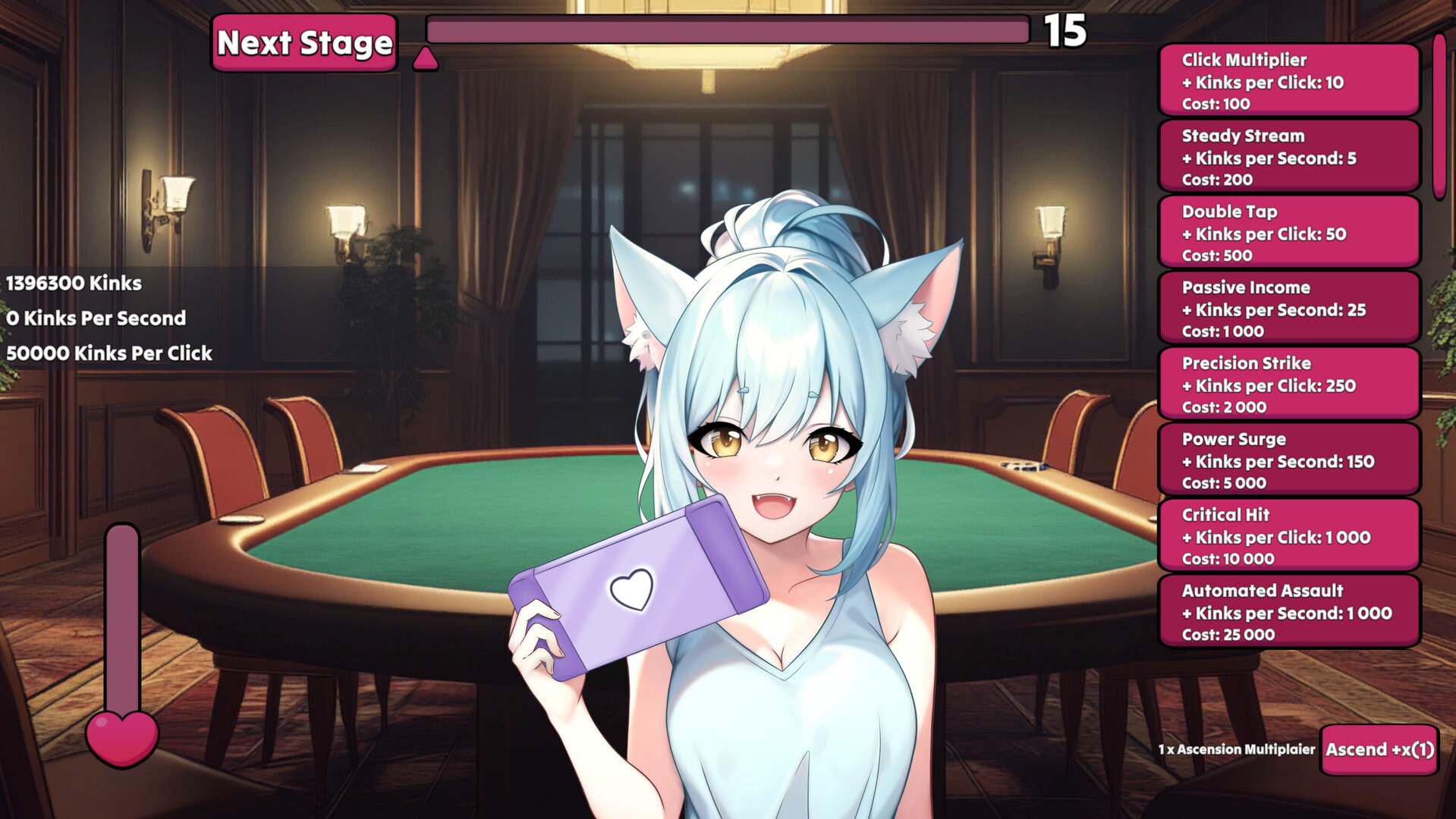Click the 1396300 Kinks counter

[x=72, y=283]
